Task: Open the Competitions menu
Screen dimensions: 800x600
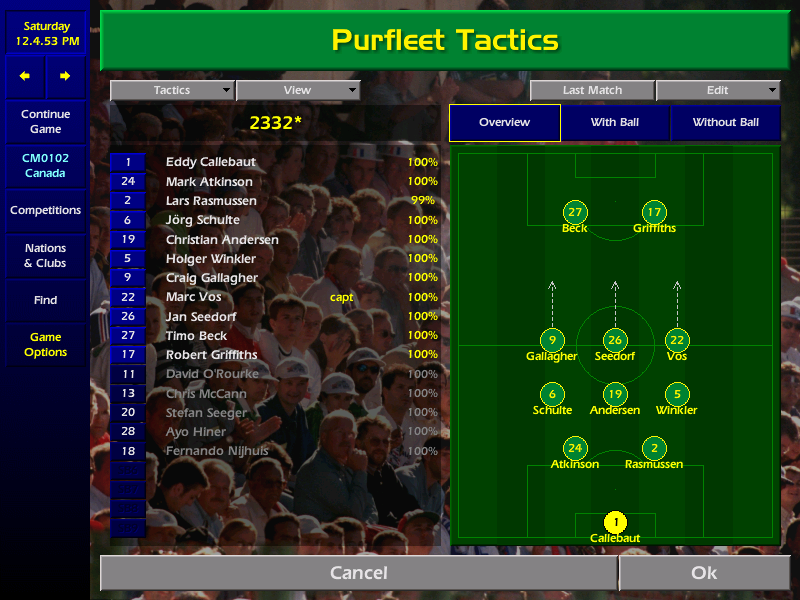Action: tap(45, 211)
